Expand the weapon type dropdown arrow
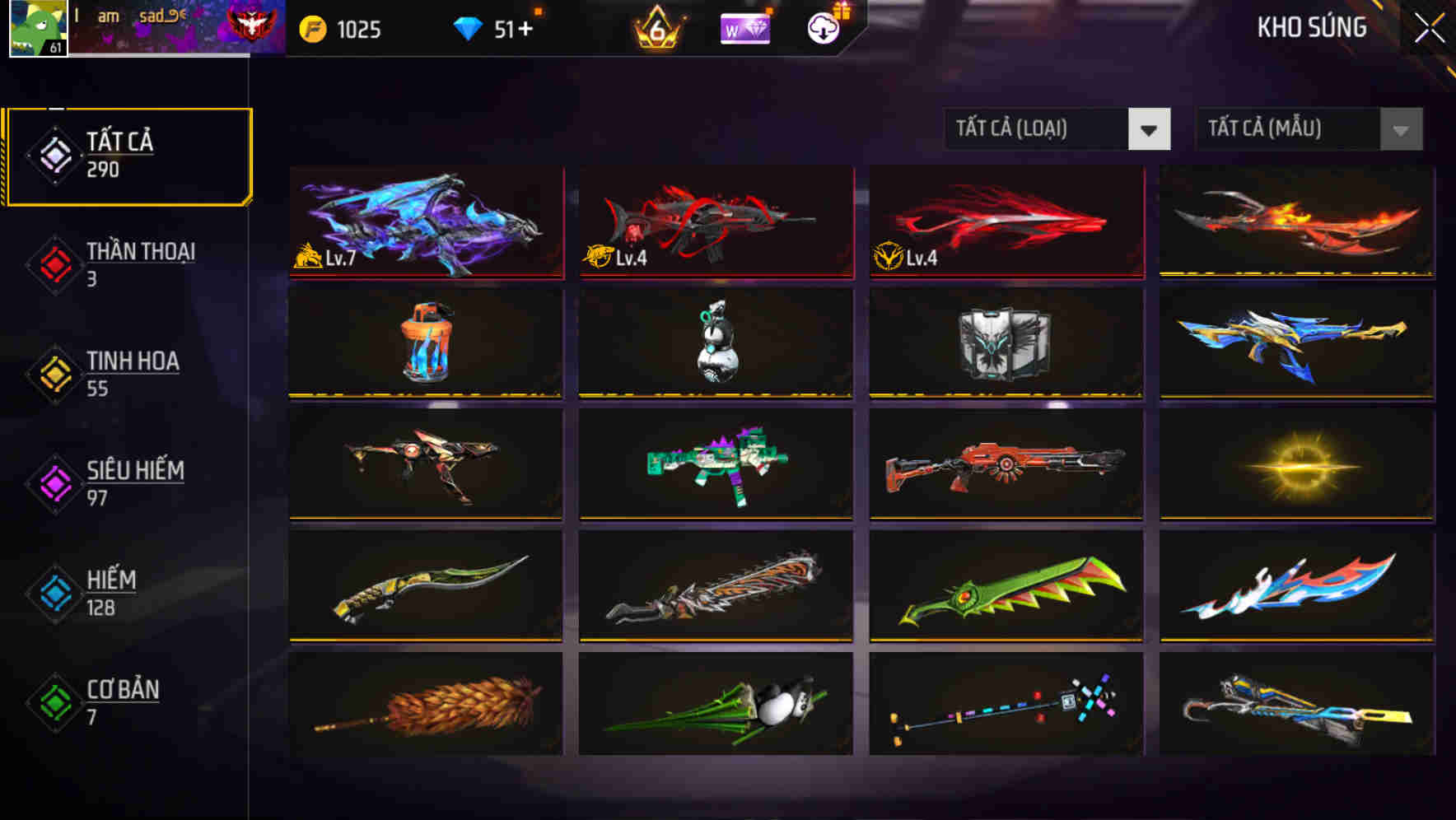This screenshot has width=1456, height=820. 1150,129
